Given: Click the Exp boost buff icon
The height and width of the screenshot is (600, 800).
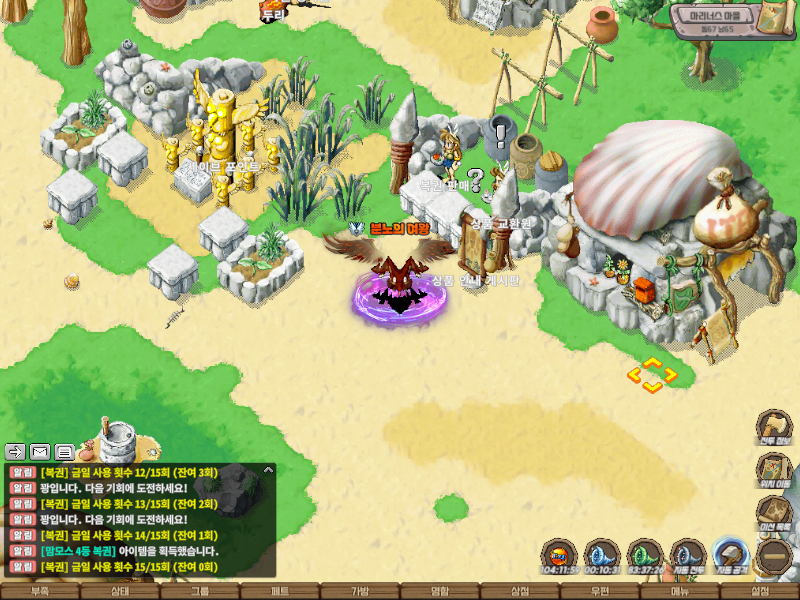Looking at the screenshot, I should 558,555.
